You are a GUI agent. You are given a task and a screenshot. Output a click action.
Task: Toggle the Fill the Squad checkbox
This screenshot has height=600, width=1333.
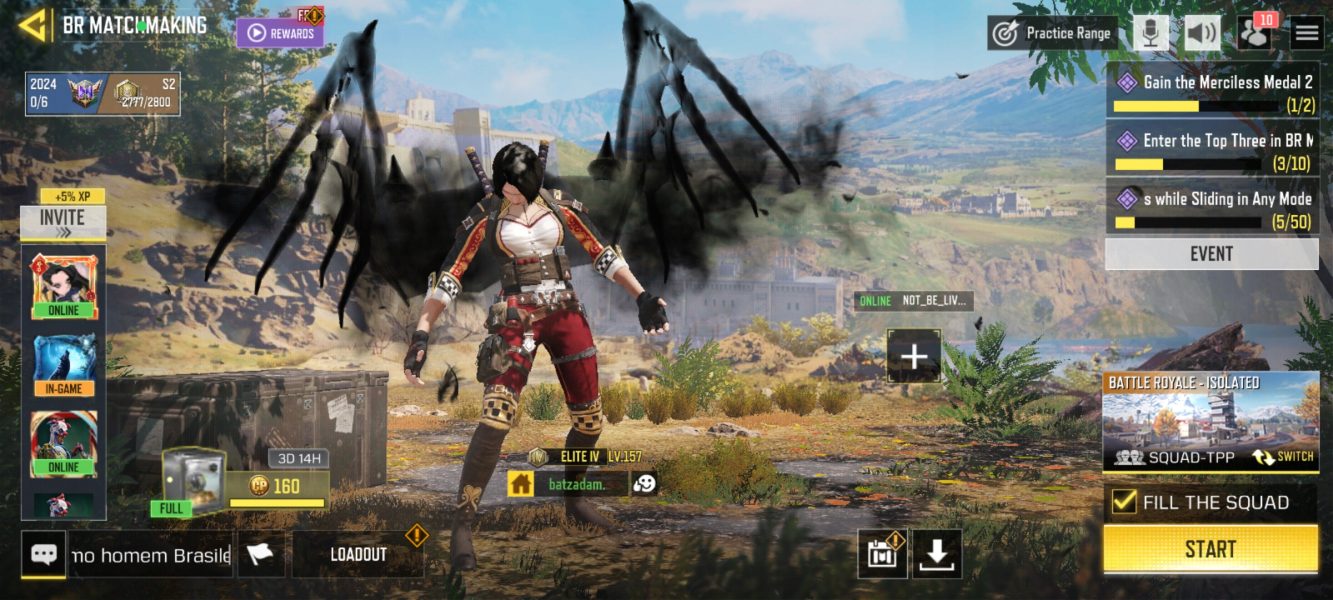(1124, 502)
